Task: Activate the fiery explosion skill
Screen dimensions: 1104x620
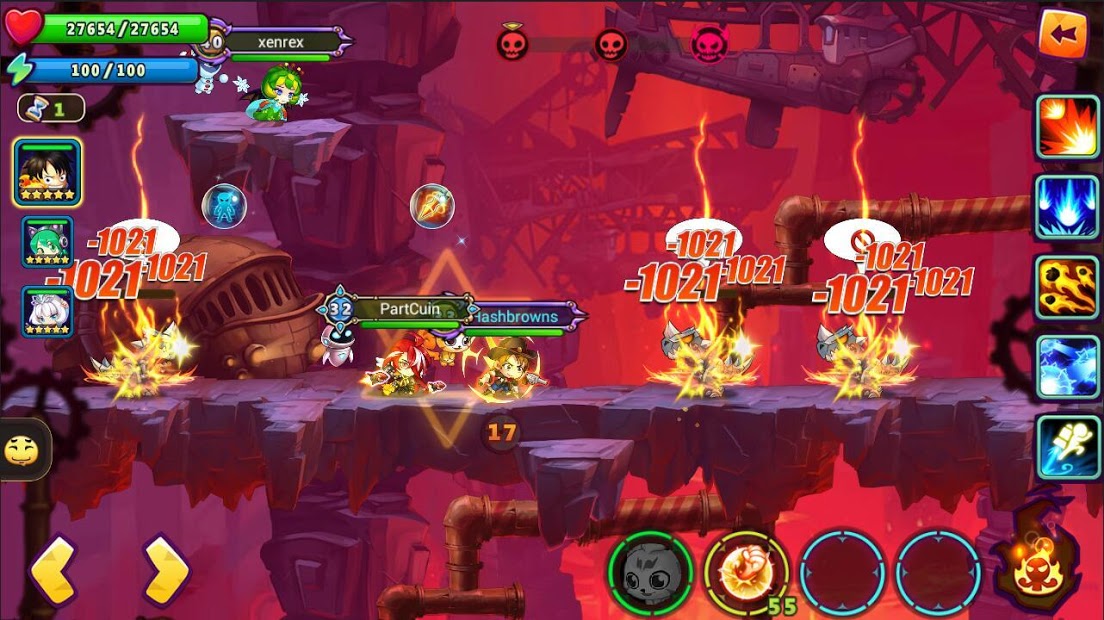Action: (x=1067, y=127)
